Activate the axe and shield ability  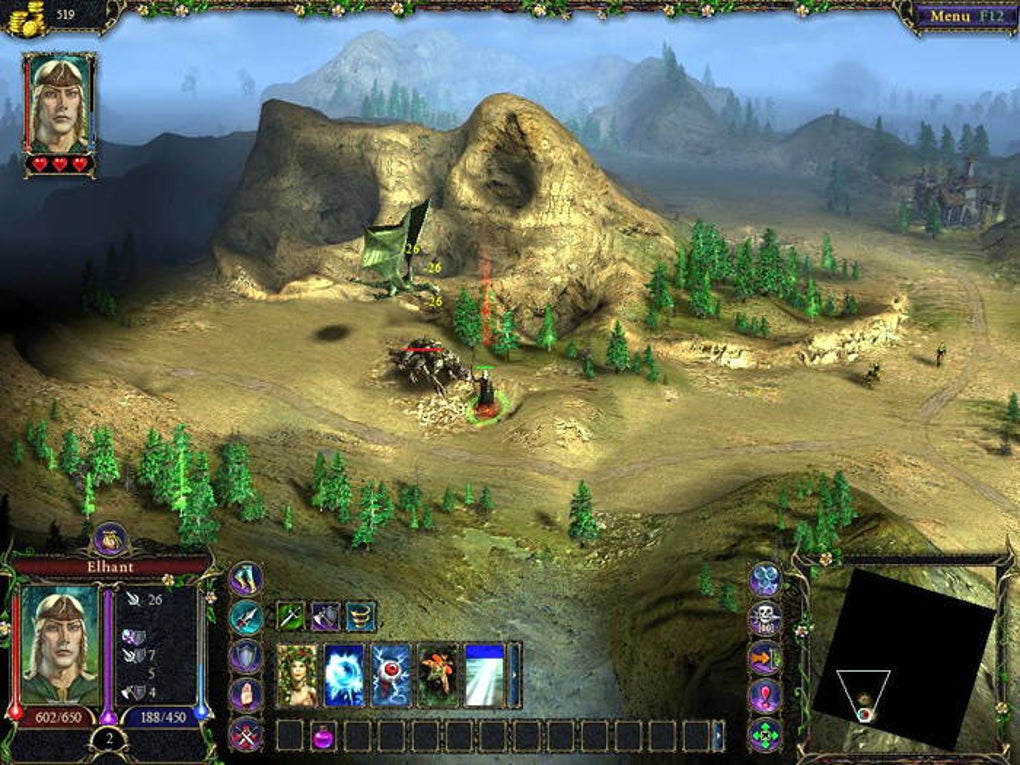(326, 616)
